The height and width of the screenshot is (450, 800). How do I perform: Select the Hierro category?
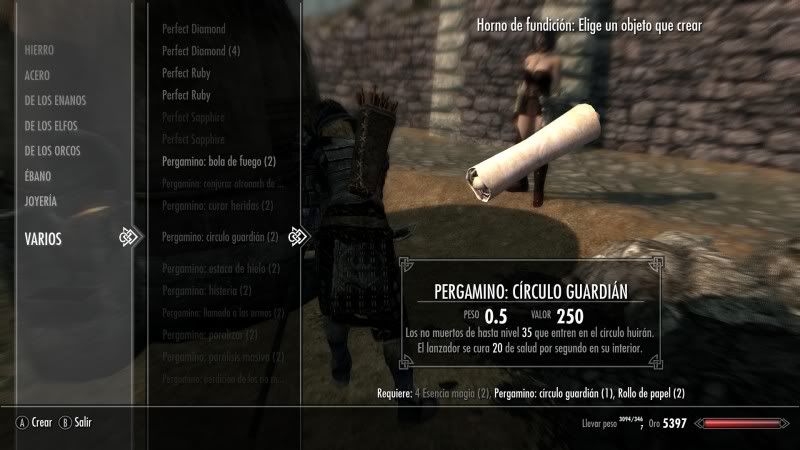(40, 49)
